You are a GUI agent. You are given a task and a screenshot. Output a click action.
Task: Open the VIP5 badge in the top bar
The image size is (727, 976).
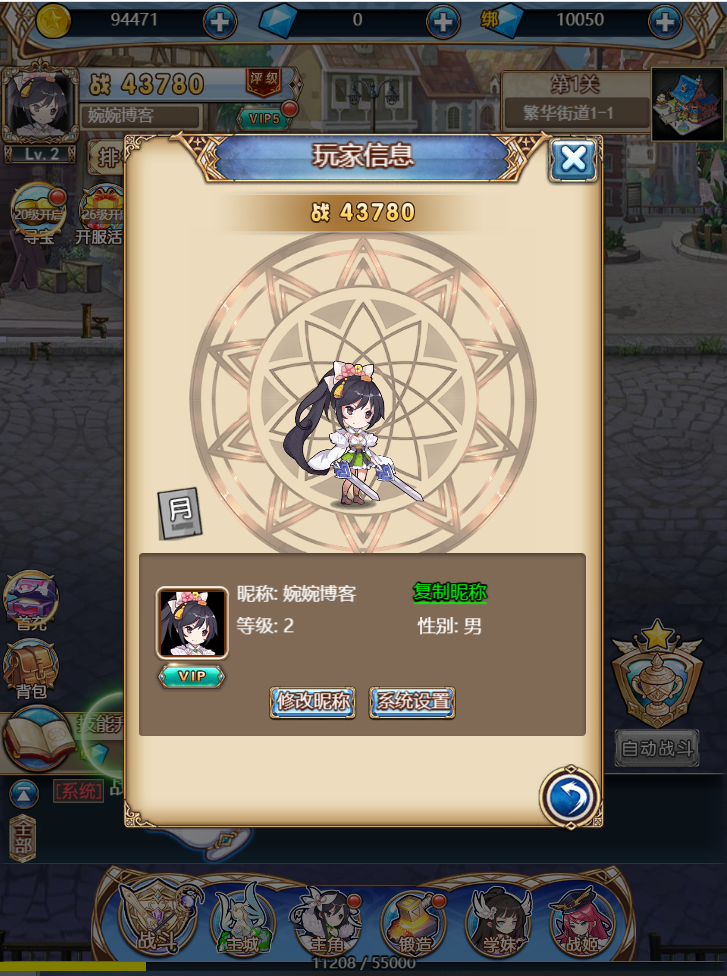(x=264, y=119)
